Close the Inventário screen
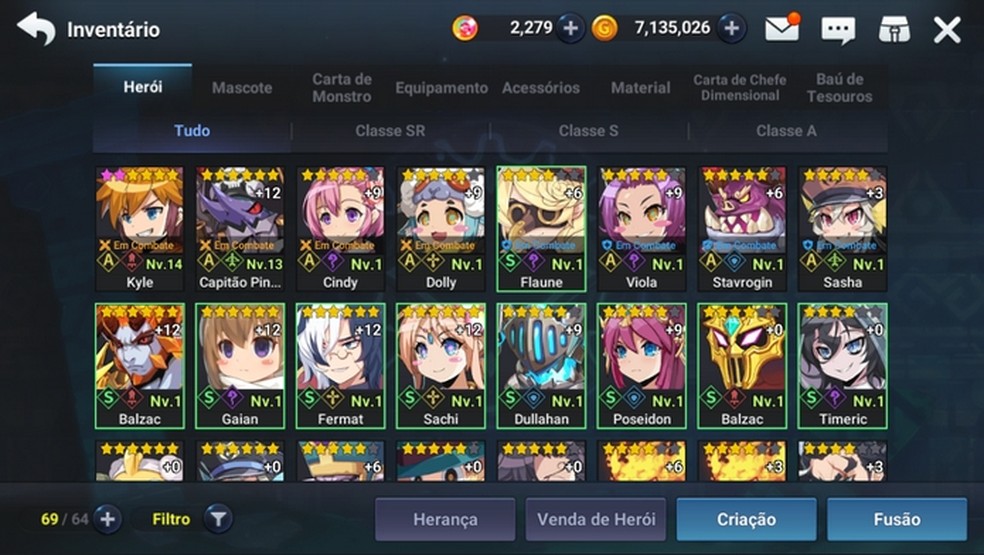Image resolution: width=984 pixels, height=555 pixels. 947,29
